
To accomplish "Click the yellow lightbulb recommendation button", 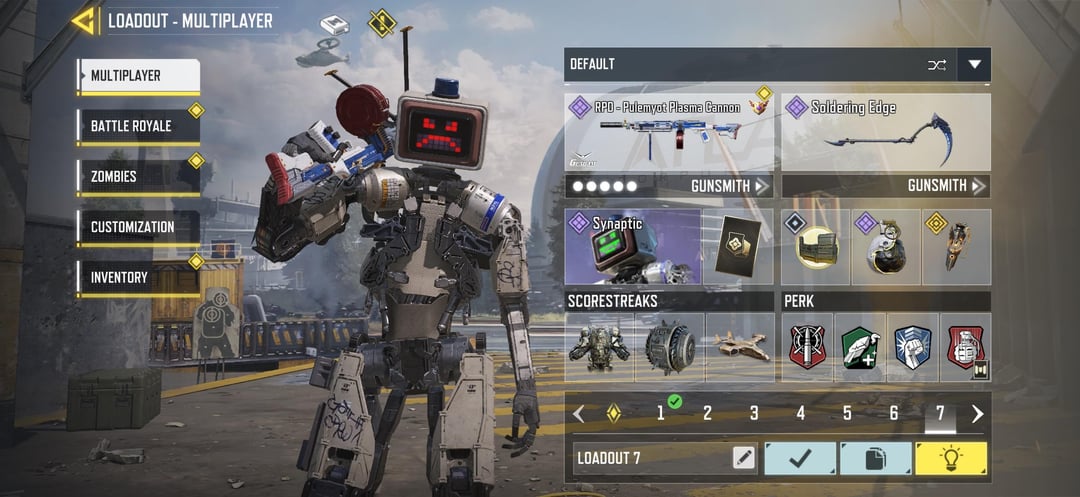I will click(x=951, y=458).
